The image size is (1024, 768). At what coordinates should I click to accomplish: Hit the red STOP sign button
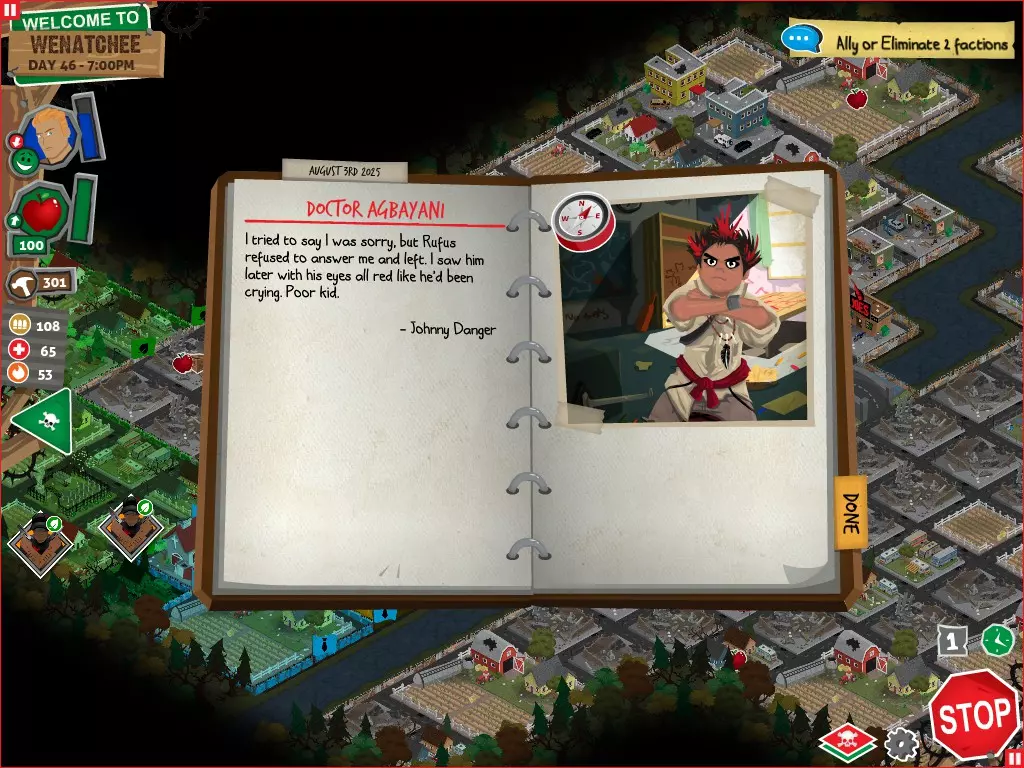coord(973,713)
